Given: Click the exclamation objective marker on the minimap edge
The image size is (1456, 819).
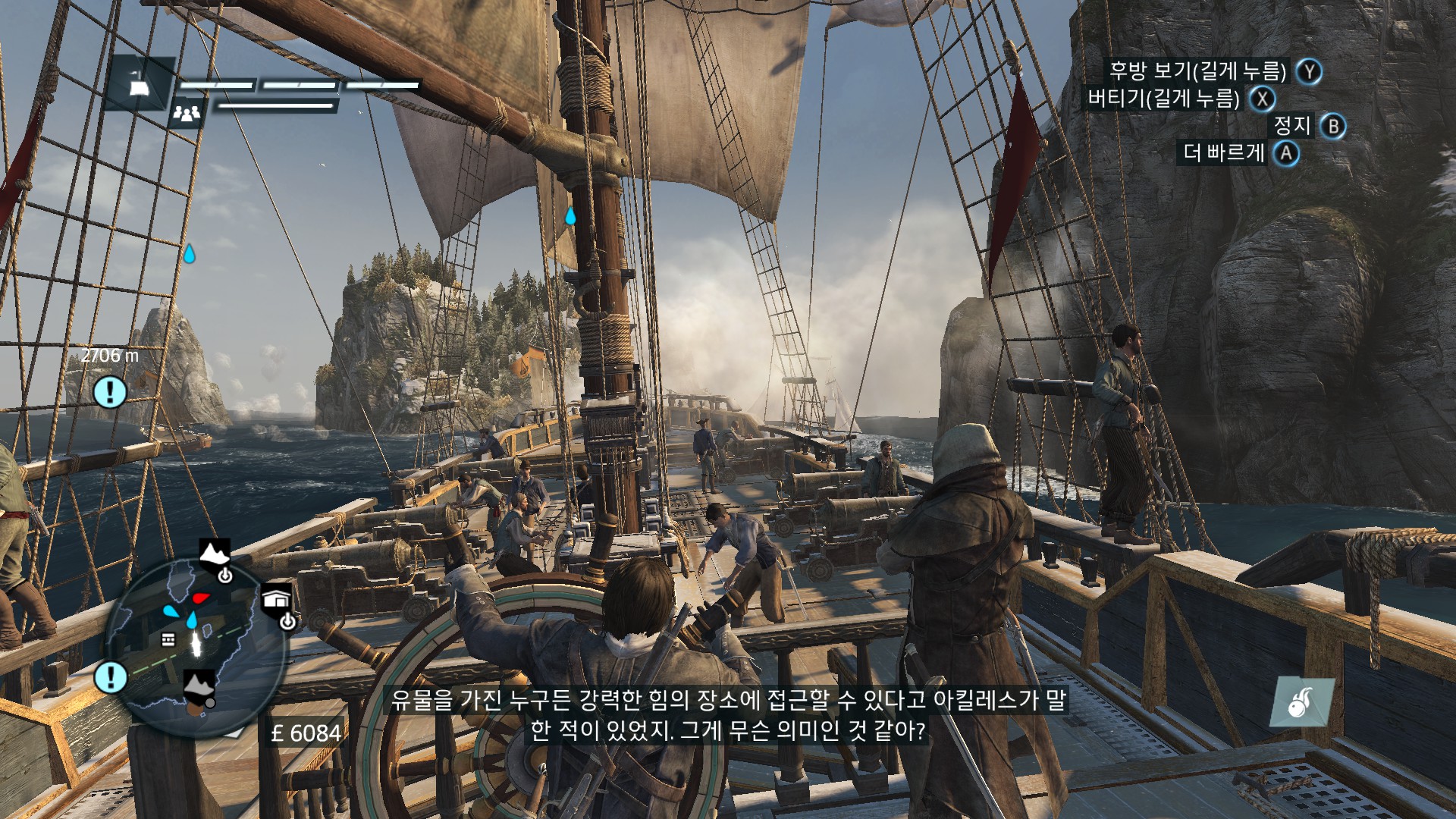Looking at the screenshot, I should tap(111, 676).
